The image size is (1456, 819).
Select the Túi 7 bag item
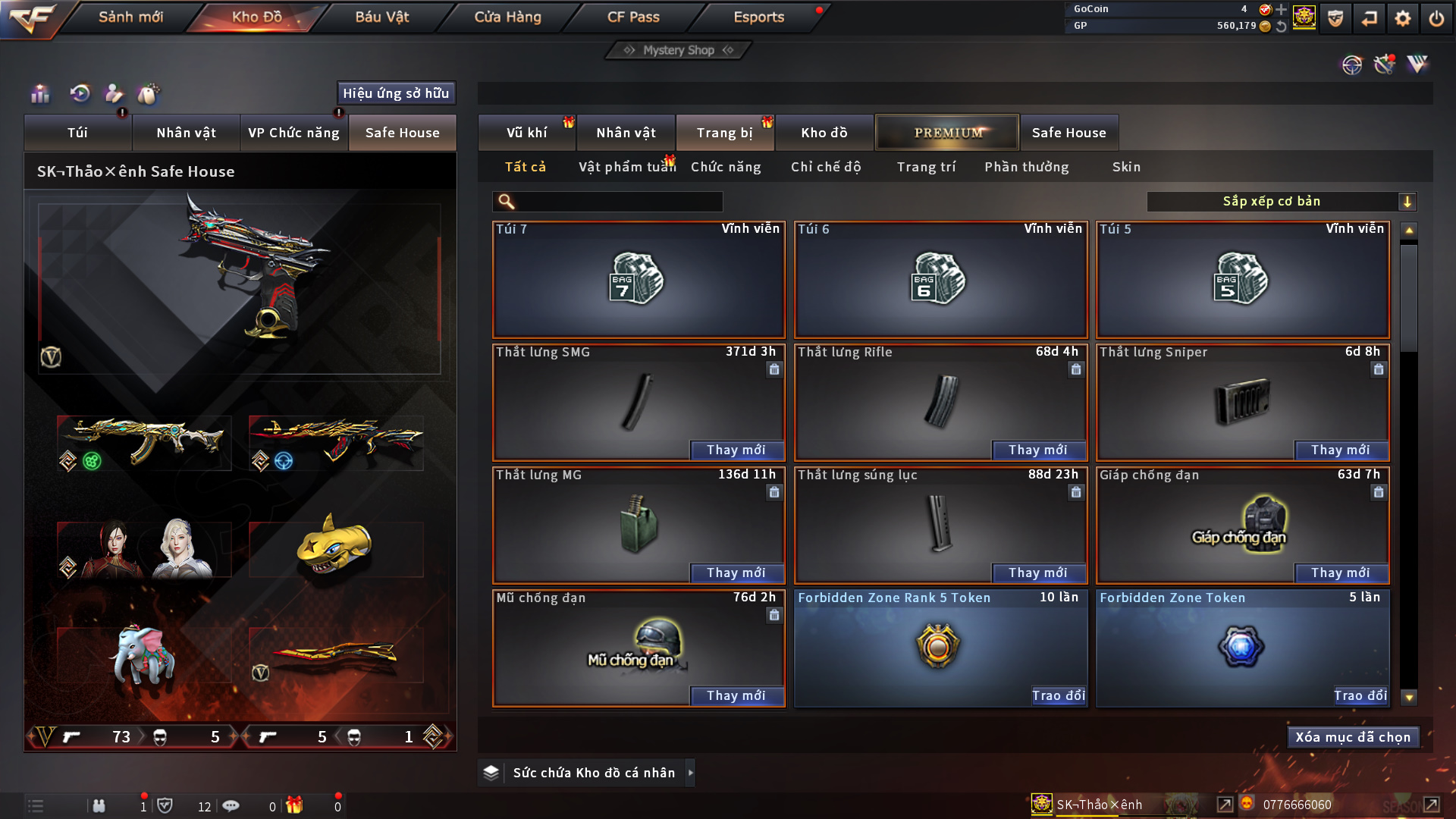(638, 280)
